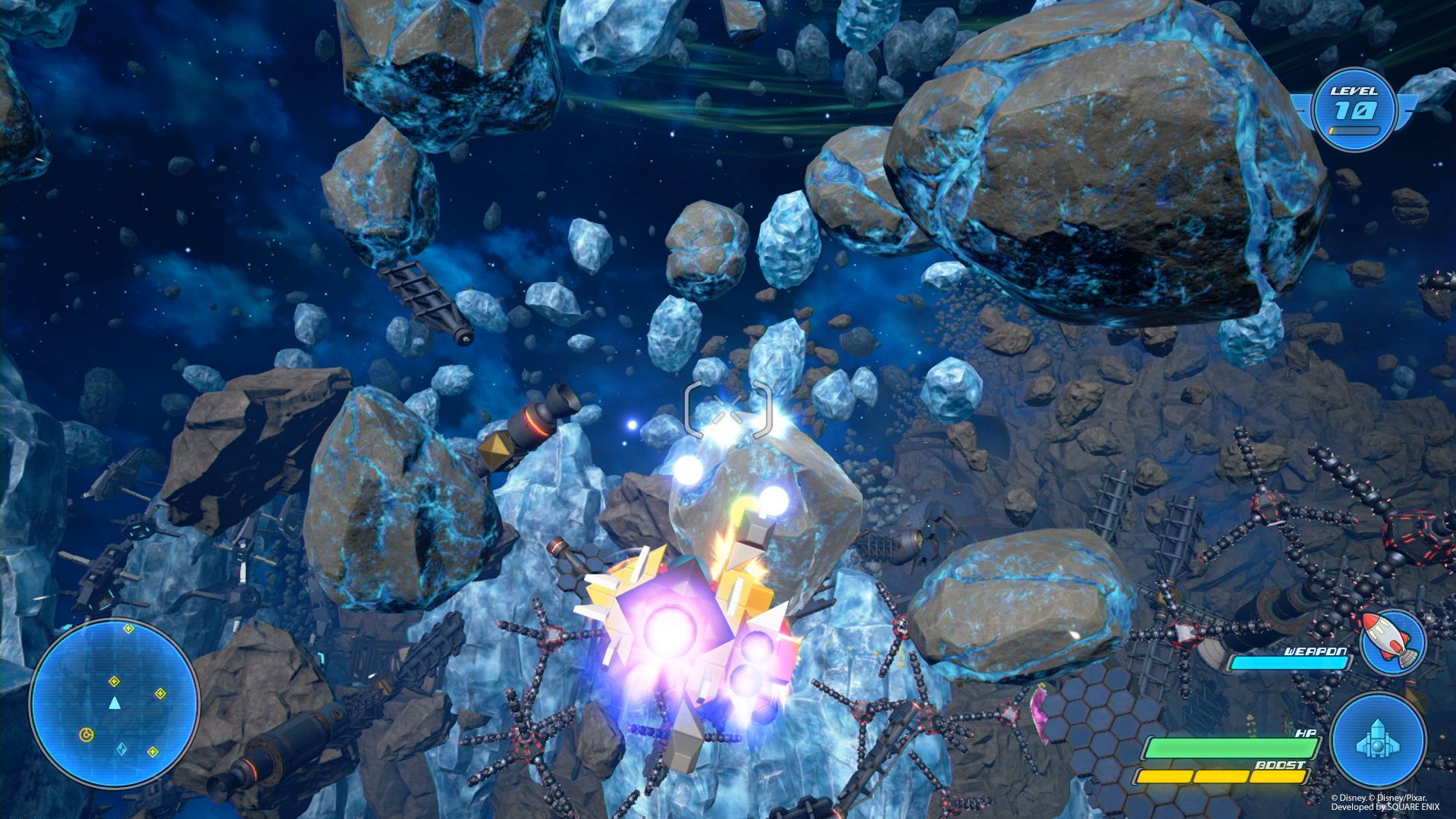Screen dimensions: 1456x819
Task: Expand the ship status circle indicator
Action: point(1378,741)
